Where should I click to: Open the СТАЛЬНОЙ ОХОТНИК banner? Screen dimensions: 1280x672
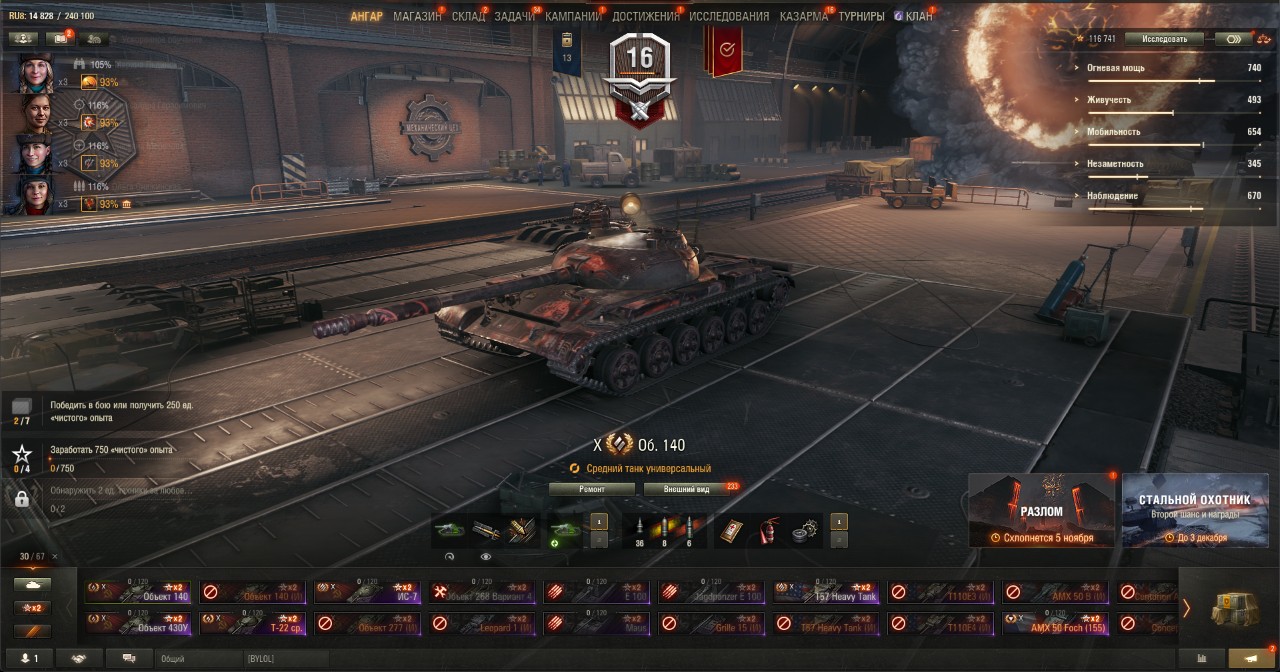(1194, 510)
